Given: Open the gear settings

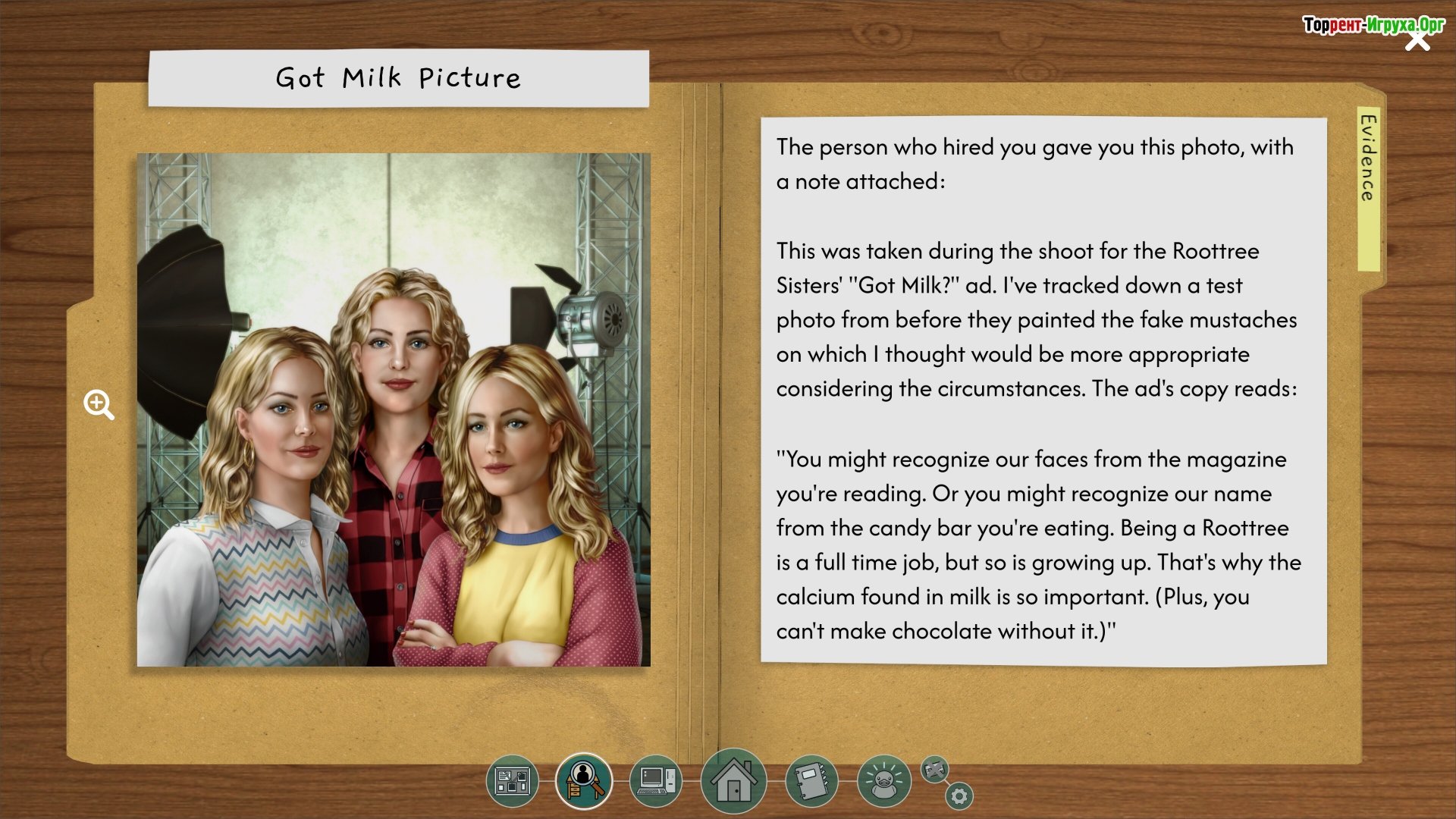Looking at the screenshot, I should pyautogui.click(x=959, y=796).
